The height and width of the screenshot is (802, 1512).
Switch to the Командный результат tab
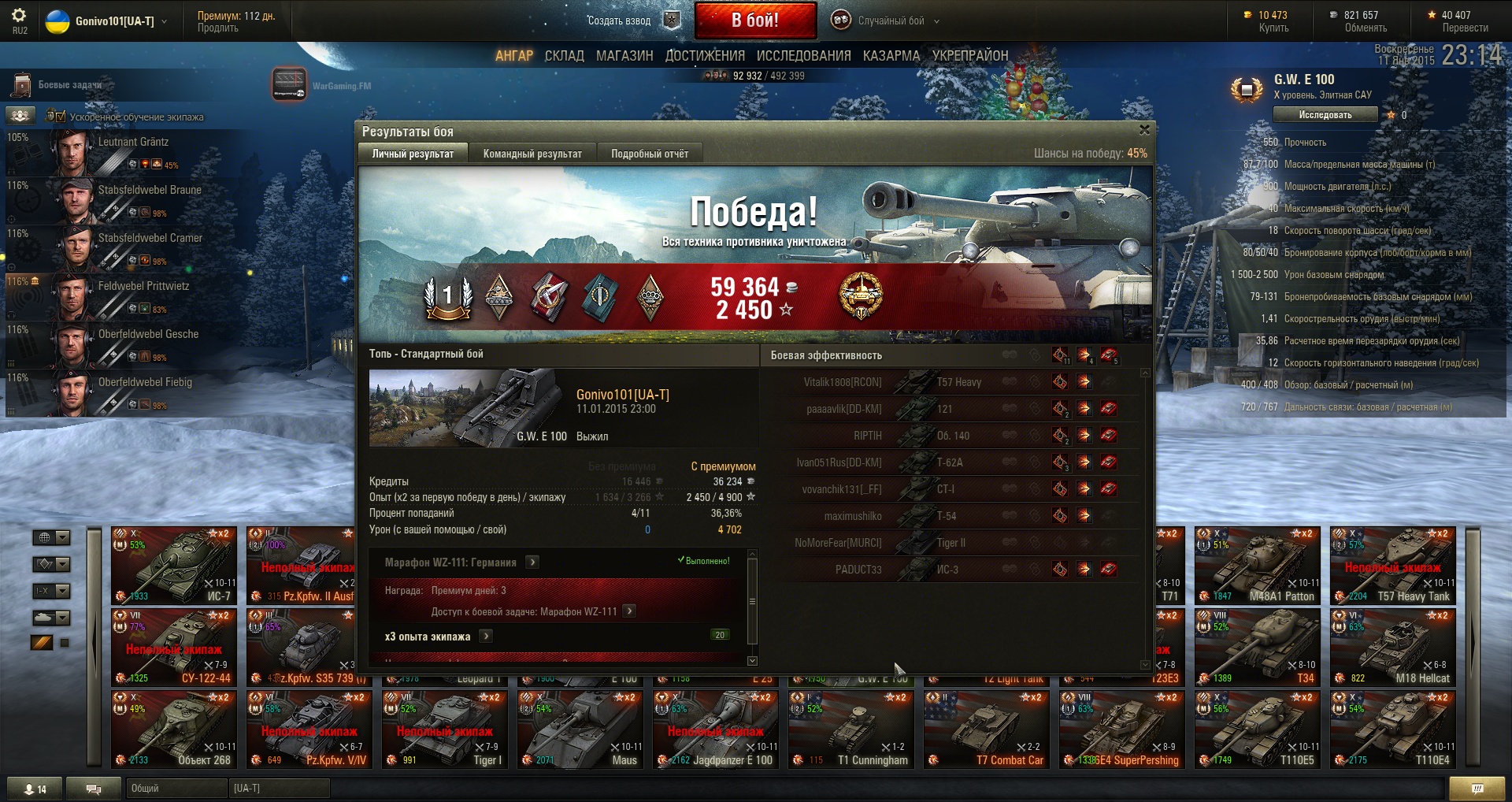532,154
